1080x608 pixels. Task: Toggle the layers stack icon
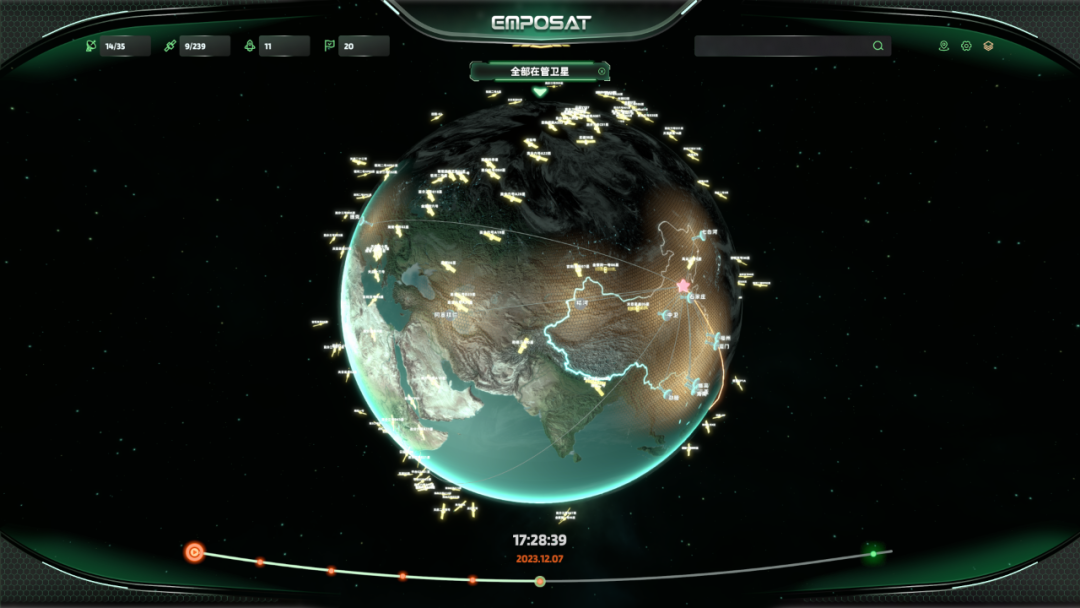(x=989, y=46)
